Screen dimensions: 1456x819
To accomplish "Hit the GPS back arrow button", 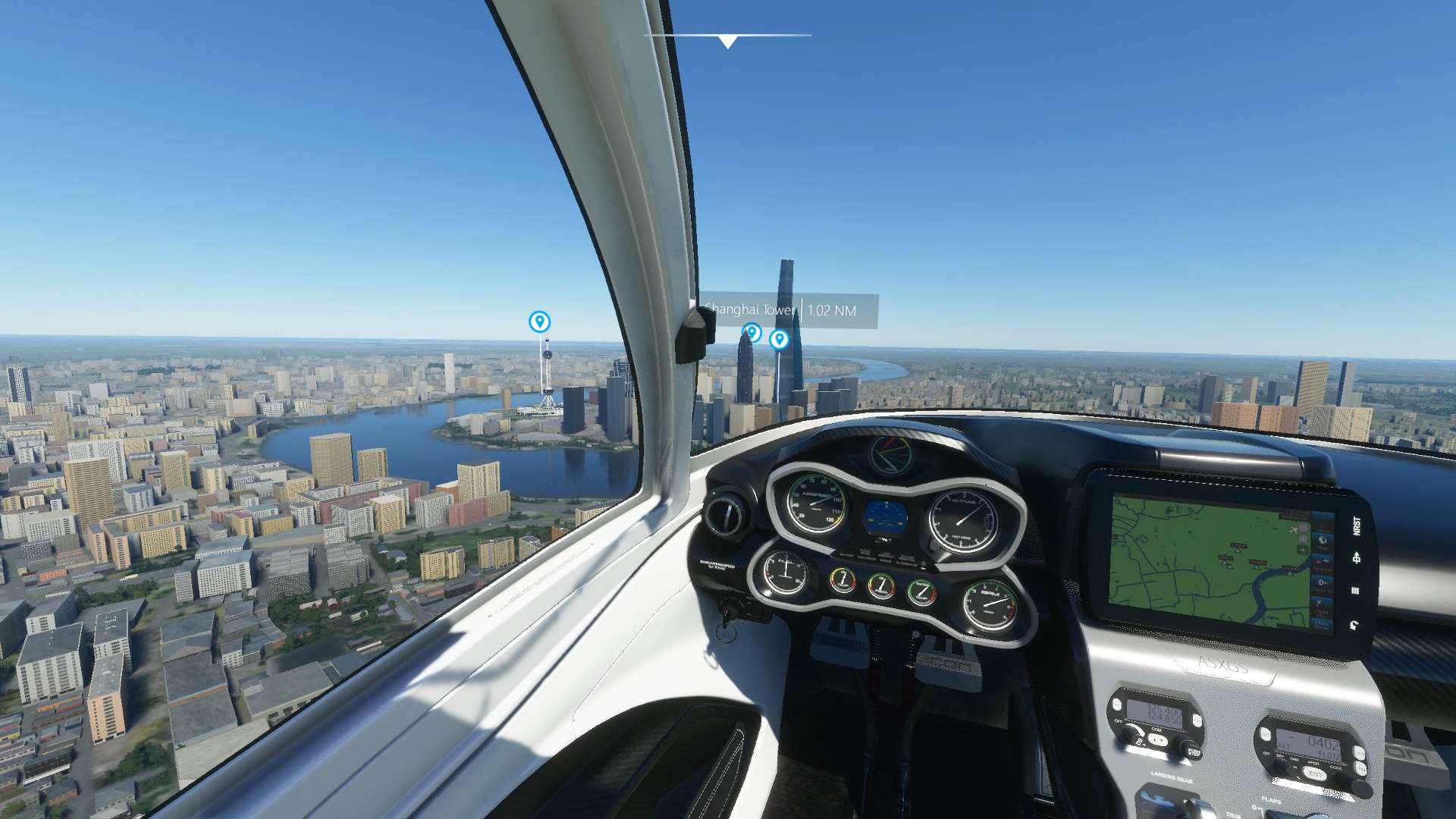I will tap(1354, 625).
